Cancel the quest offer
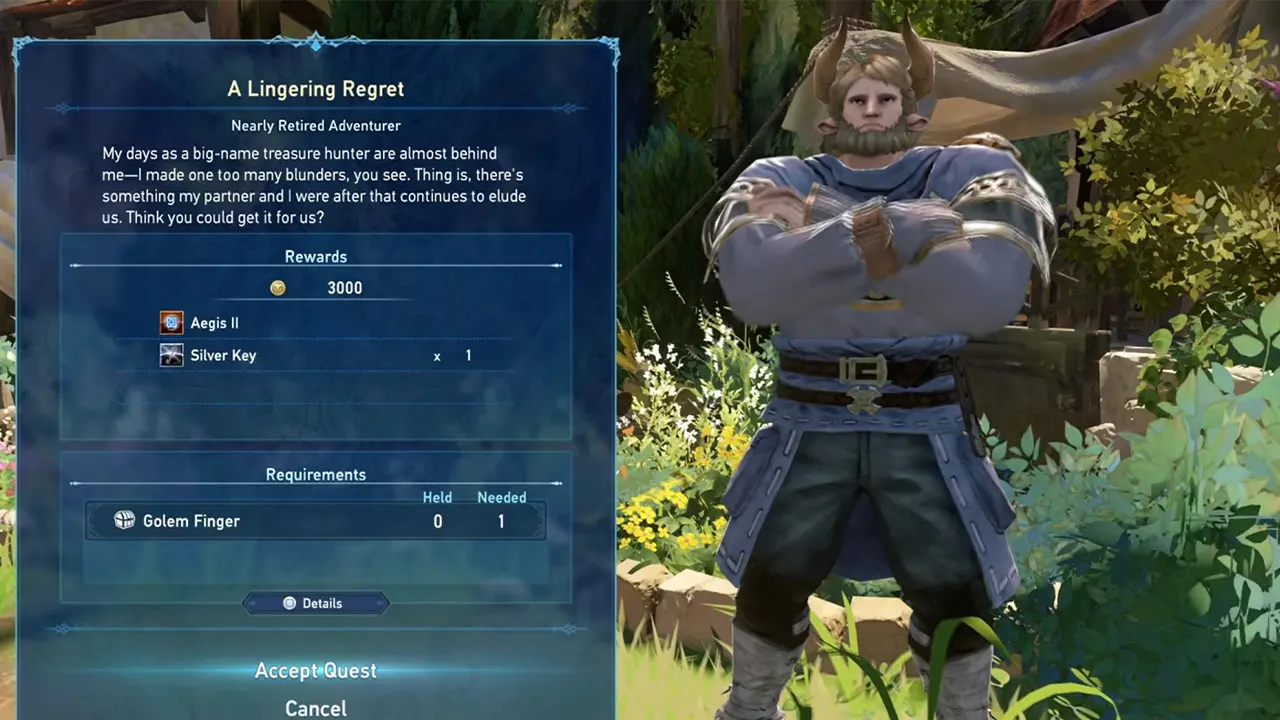 pyautogui.click(x=315, y=707)
